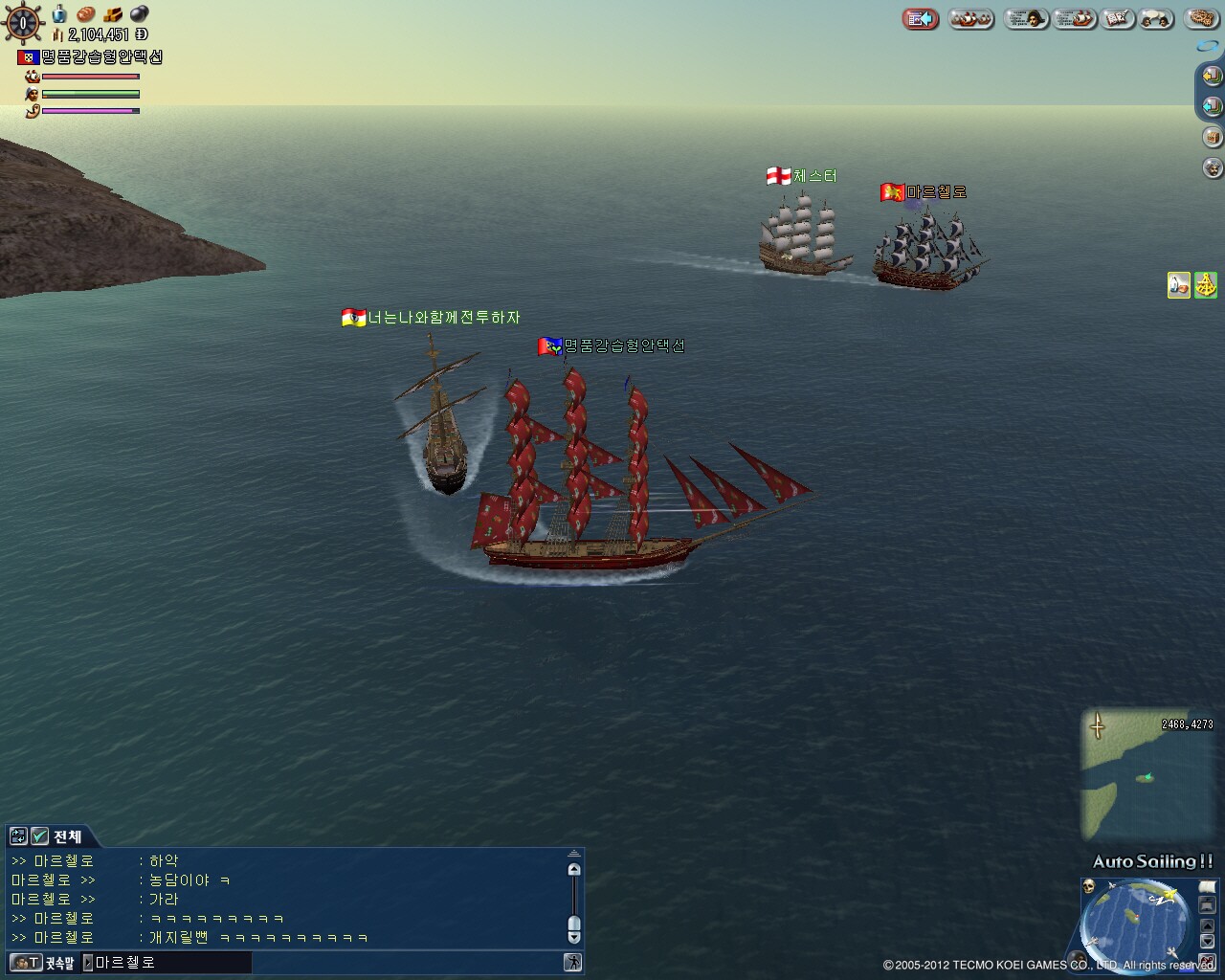Image resolution: width=1225 pixels, height=980 pixels.
Task: Open the bearded sailor crew button
Action: point(1212,168)
